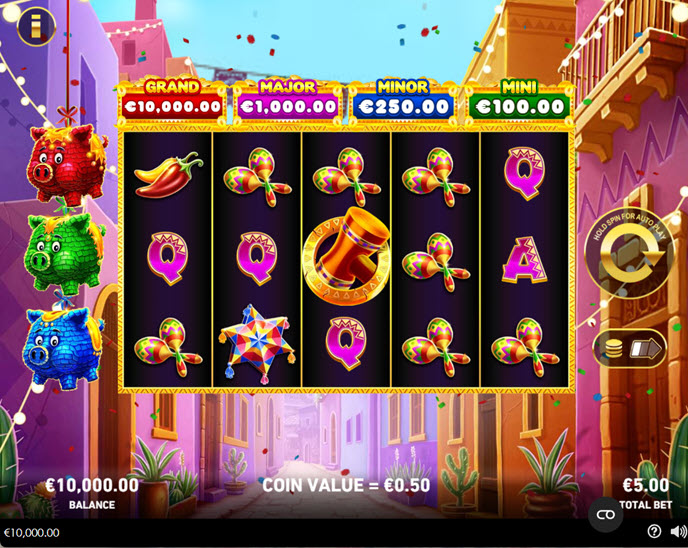Mute sound with the speaker icon
The width and height of the screenshot is (688, 548).
[x=677, y=532]
